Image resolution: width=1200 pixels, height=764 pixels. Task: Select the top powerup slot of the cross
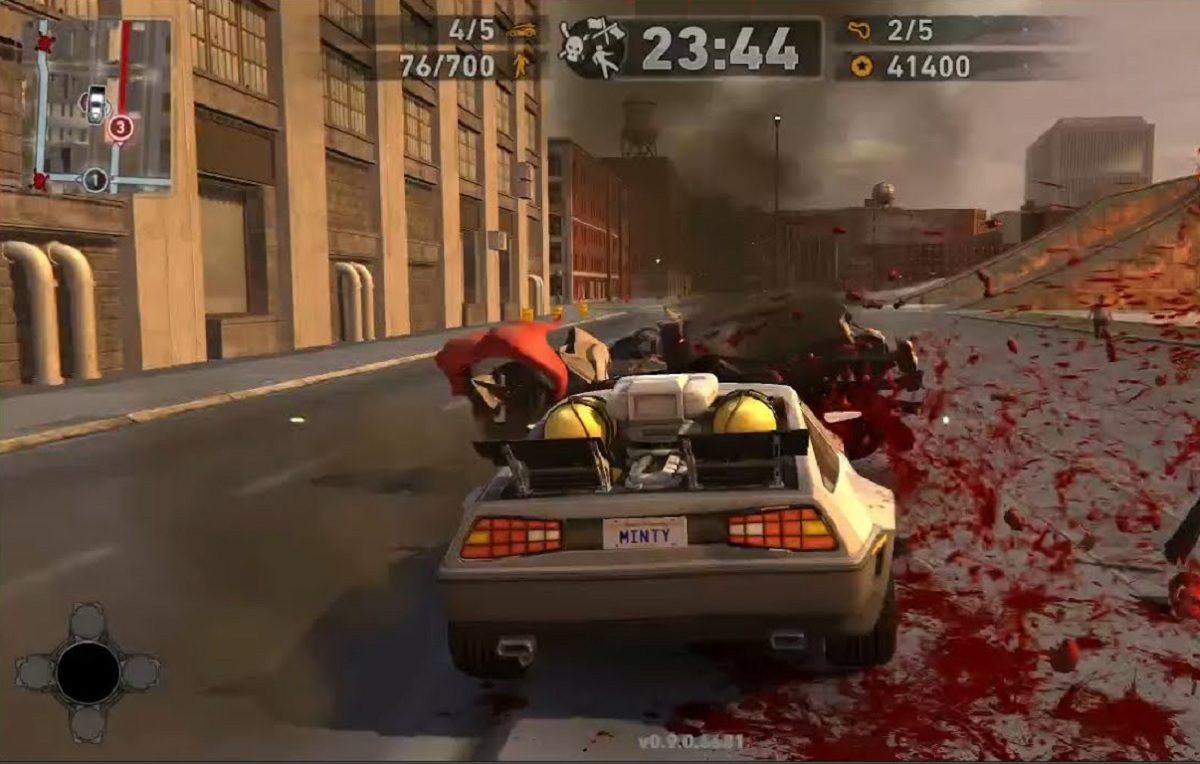tap(87, 622)
